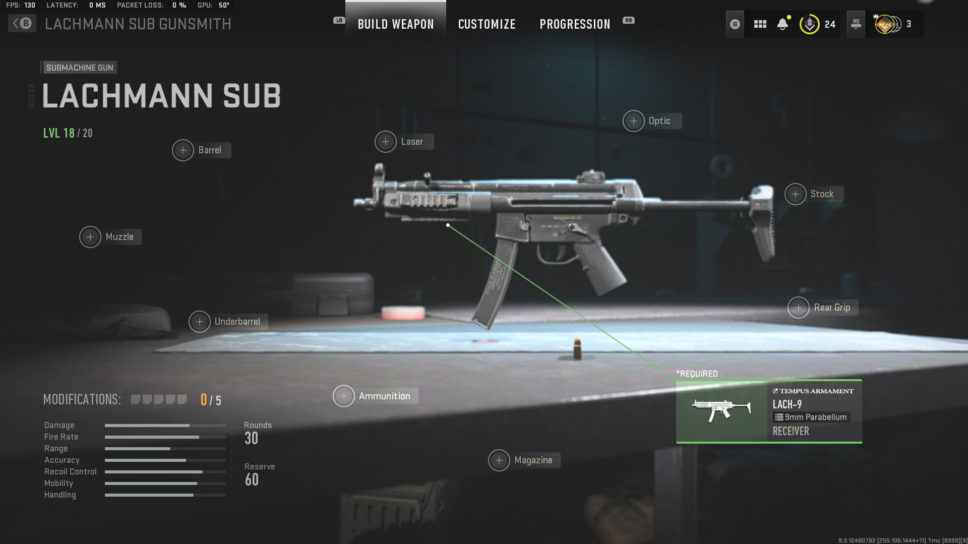
Task: Select the Stock attachment slot
Action: pyautogui.click(x=795, y=194)
